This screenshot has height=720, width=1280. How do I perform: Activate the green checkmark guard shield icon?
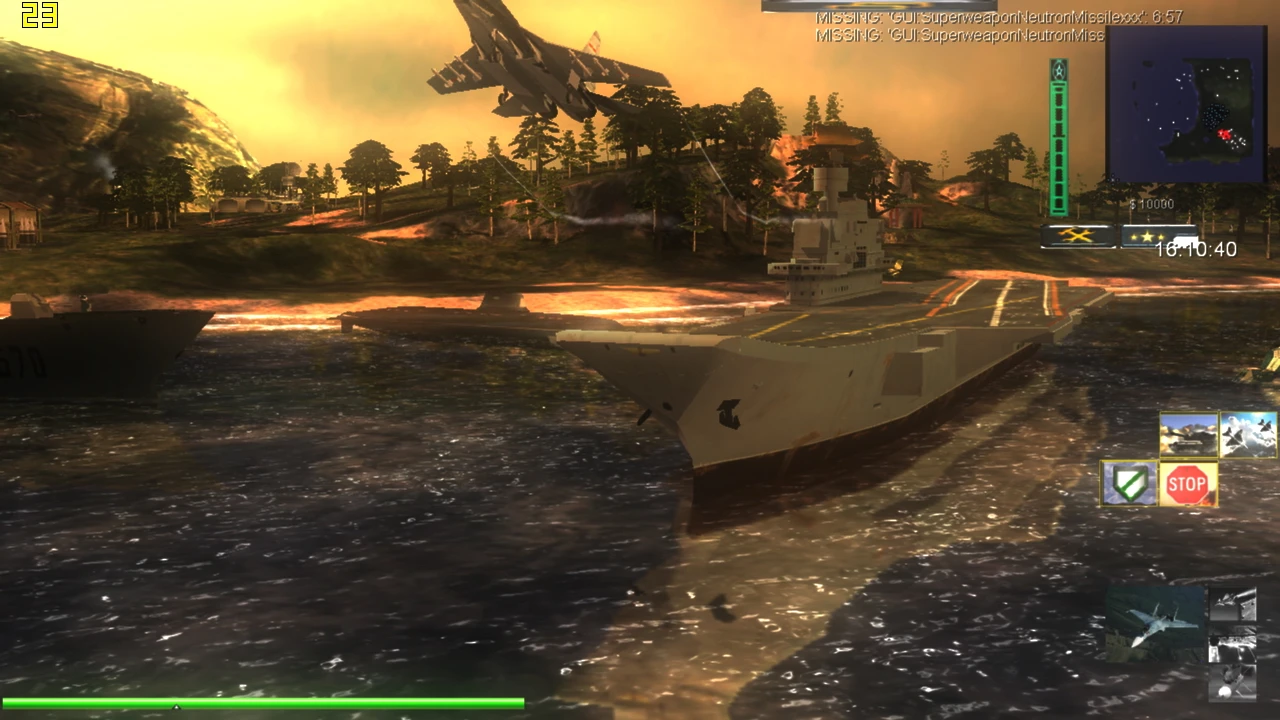tap(1127, 482)
